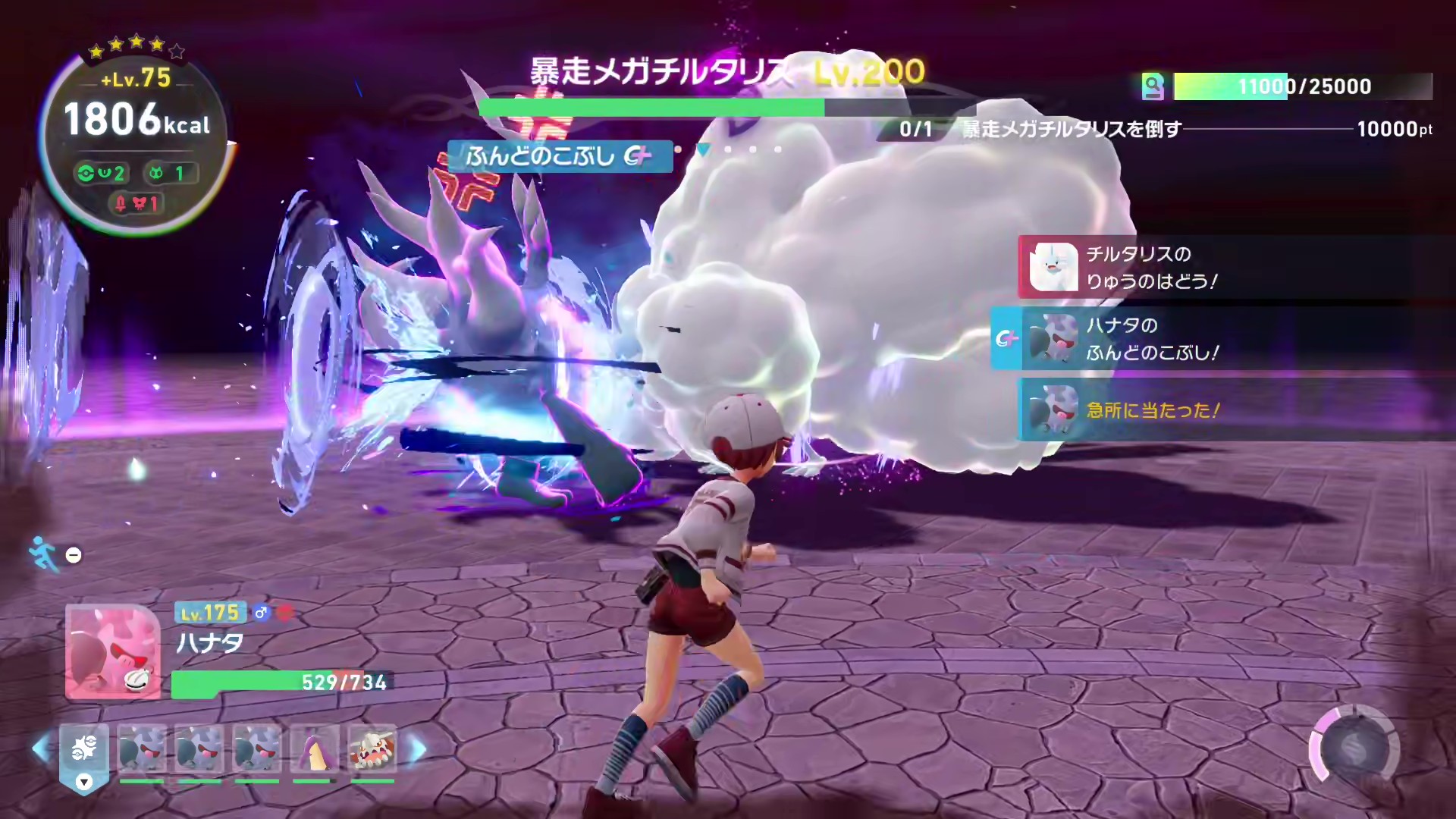Viewport: 1456px width, 819px height.
Task: Activate the circular Mega gauge icon
Action: (1354, 748)
